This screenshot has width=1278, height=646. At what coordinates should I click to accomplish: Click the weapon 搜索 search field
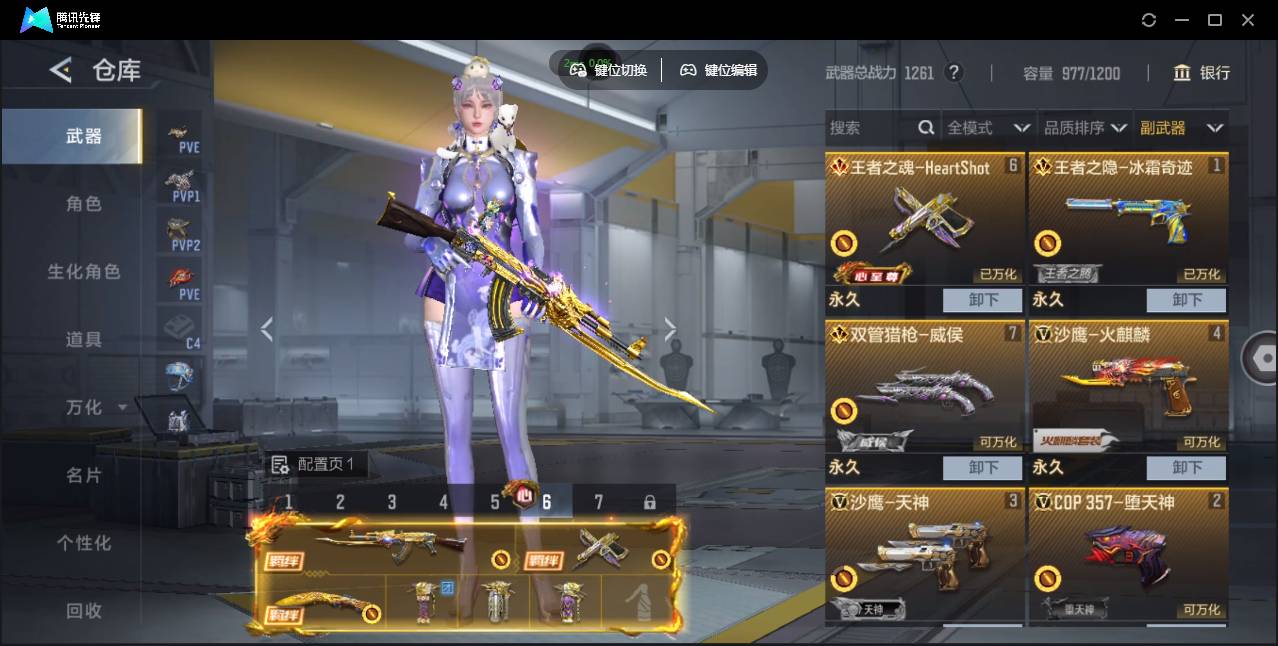click(870, 128)
